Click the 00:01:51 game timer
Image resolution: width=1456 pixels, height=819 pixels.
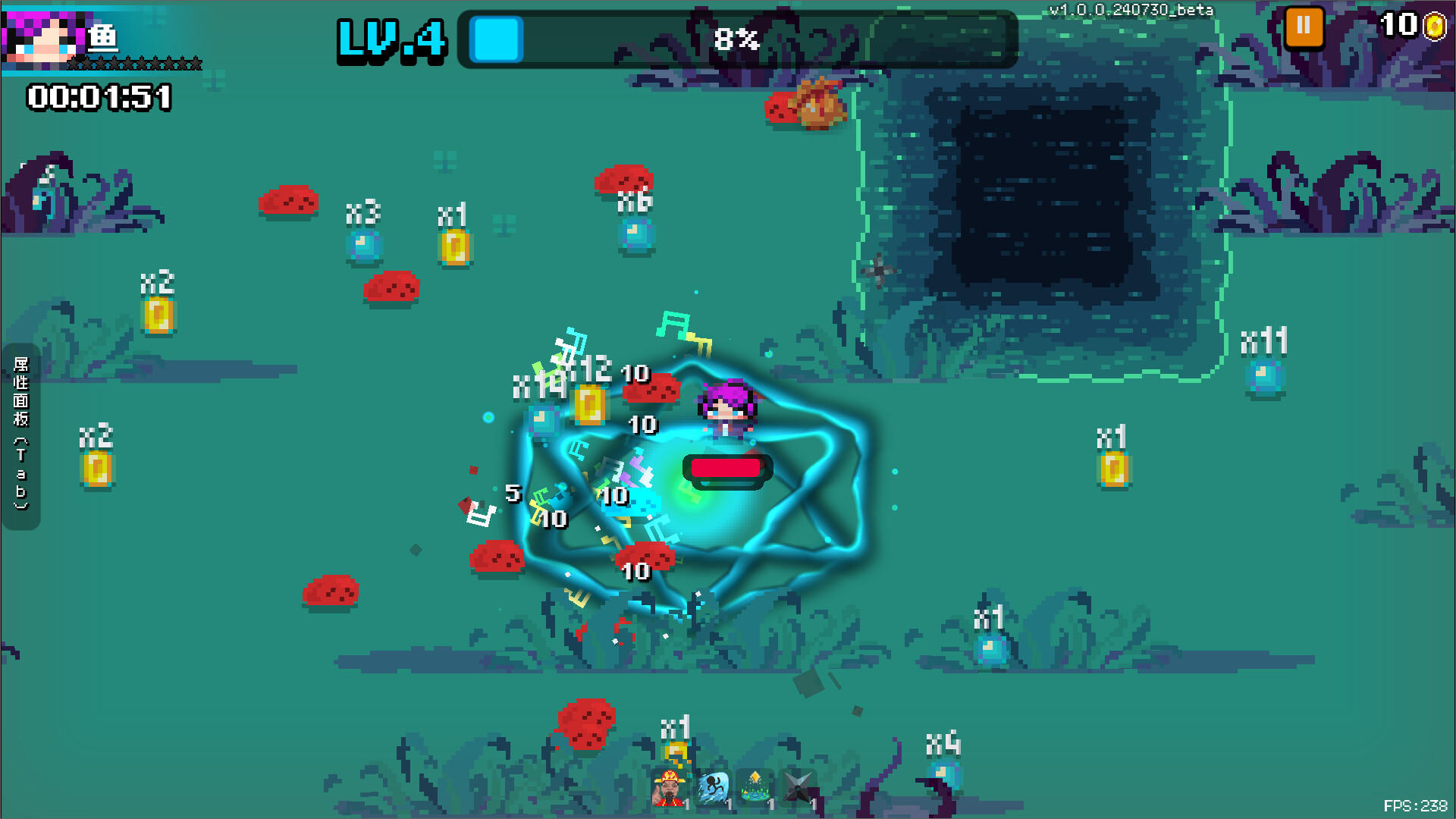[x=97, y=97]
